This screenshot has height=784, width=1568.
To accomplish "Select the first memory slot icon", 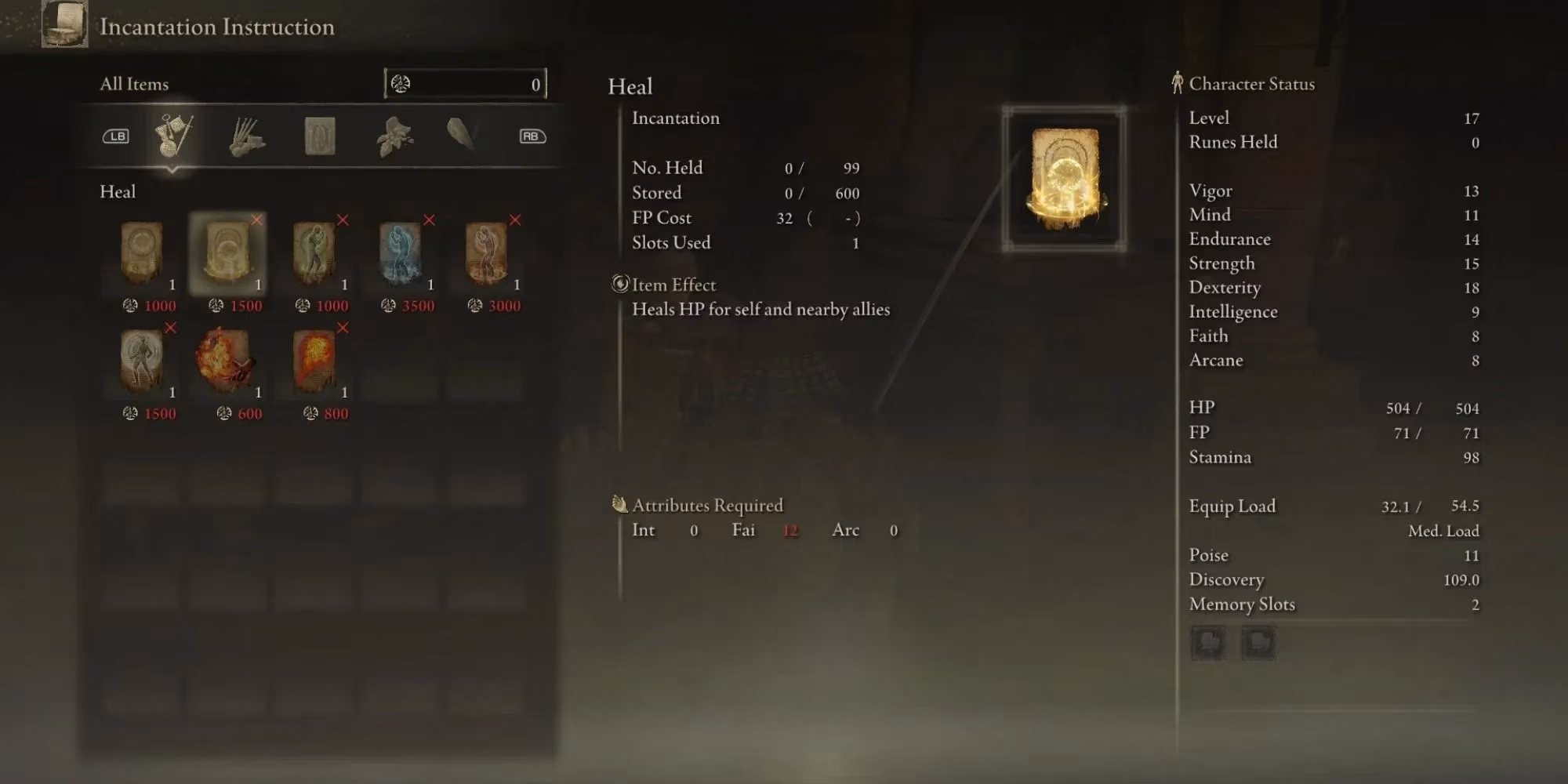I will click(x=1207, y=643).
